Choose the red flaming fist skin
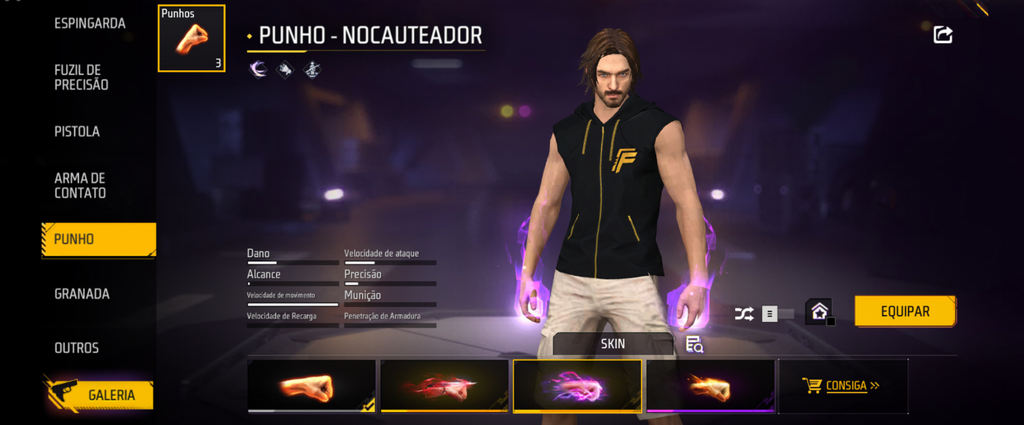 pyautogui.click(x=444, y=386)
